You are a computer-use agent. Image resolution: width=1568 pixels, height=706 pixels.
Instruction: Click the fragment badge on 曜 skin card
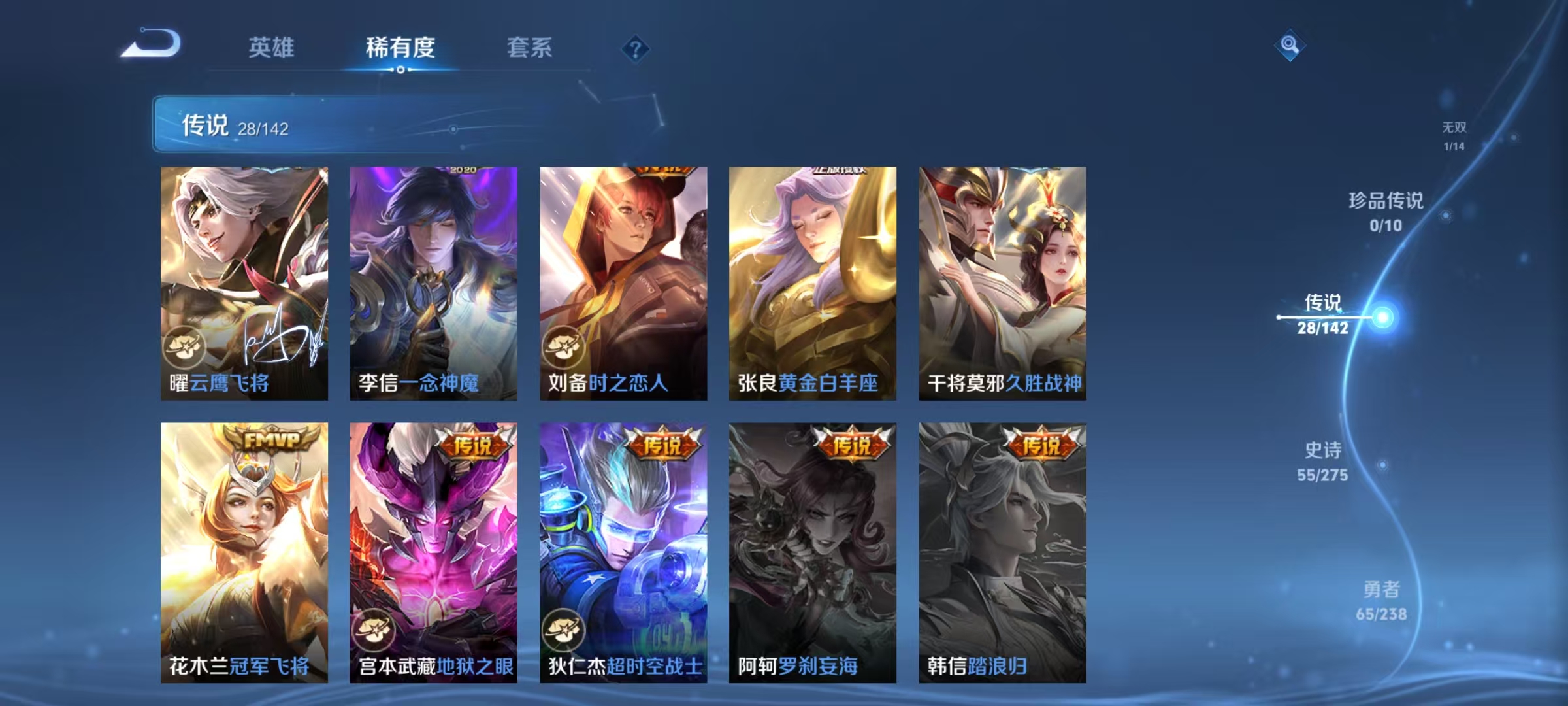[186, 347]
